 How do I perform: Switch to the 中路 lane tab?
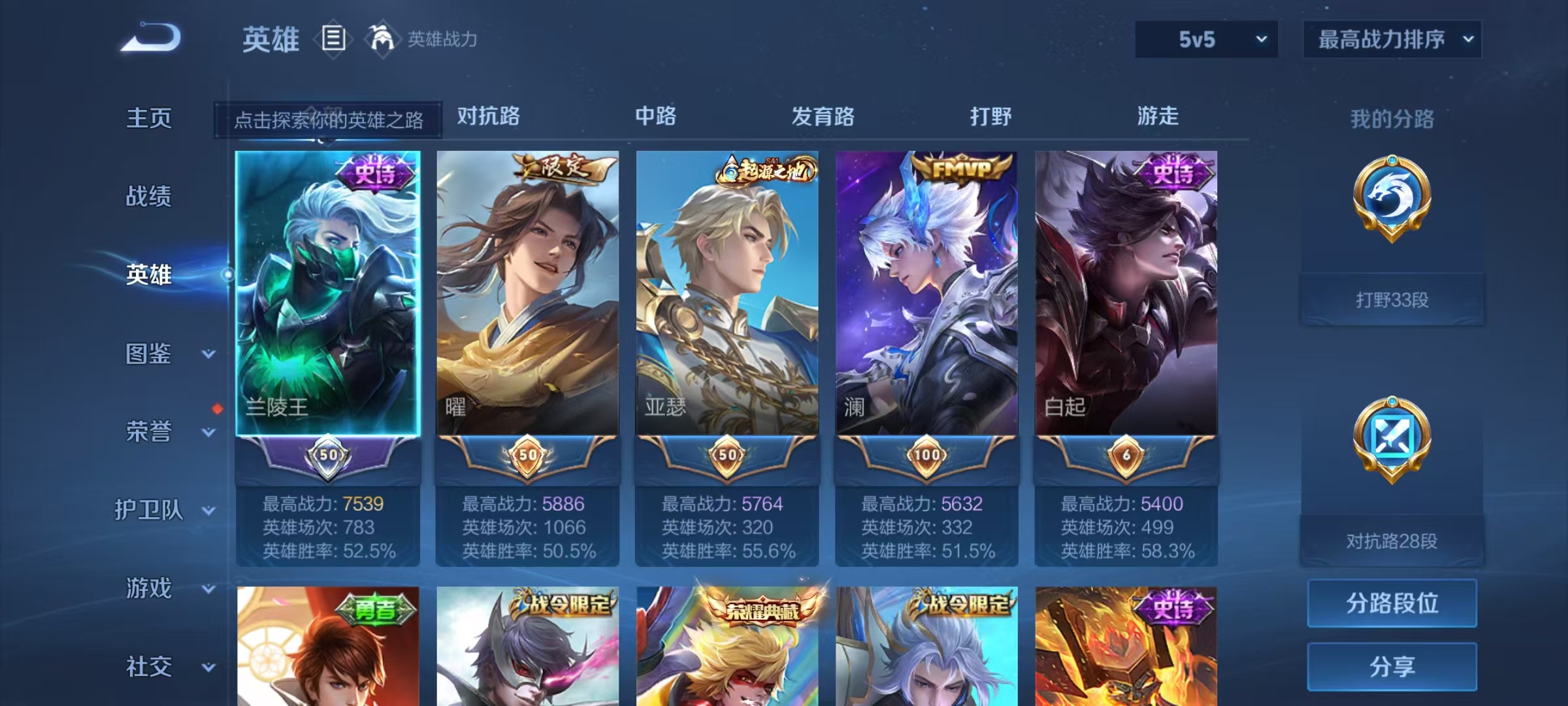click(x=656, y=116)
